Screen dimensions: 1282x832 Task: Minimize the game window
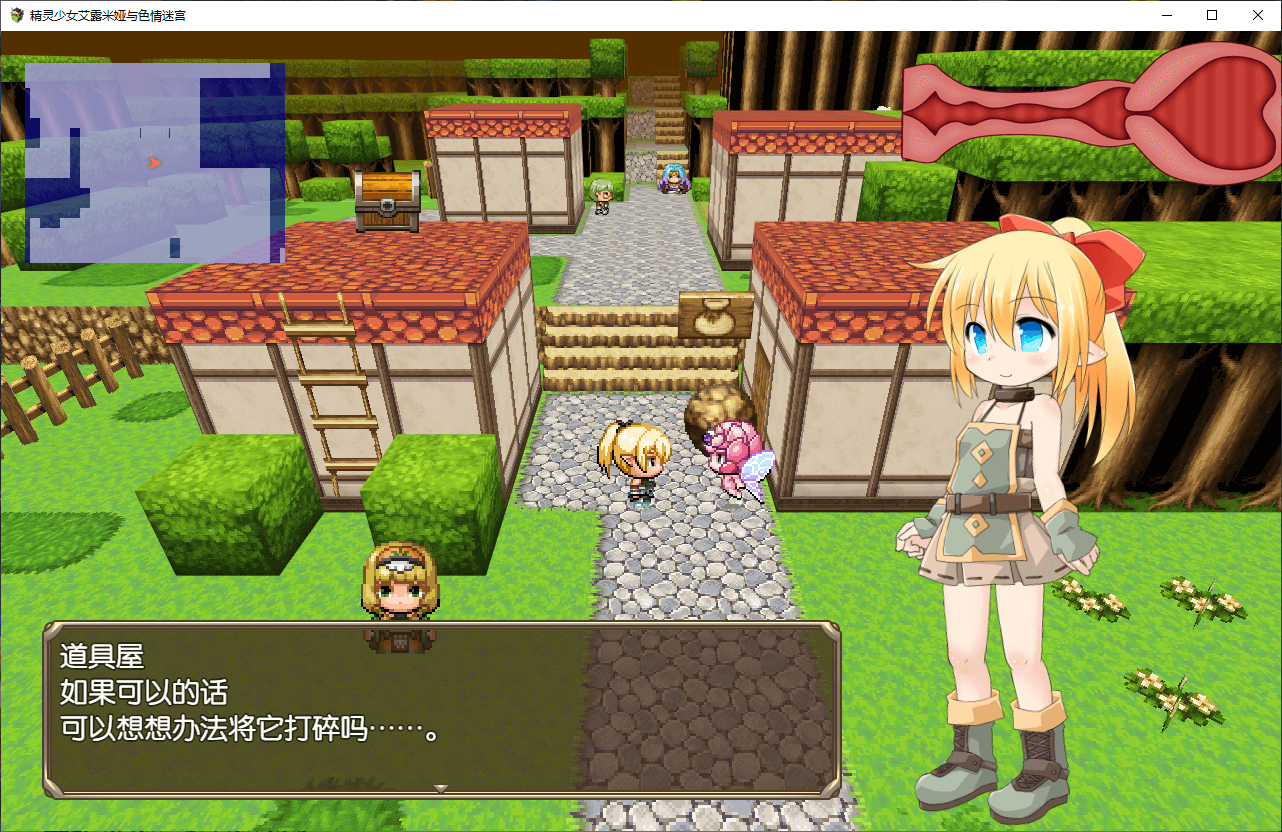tap(1167, 15)
